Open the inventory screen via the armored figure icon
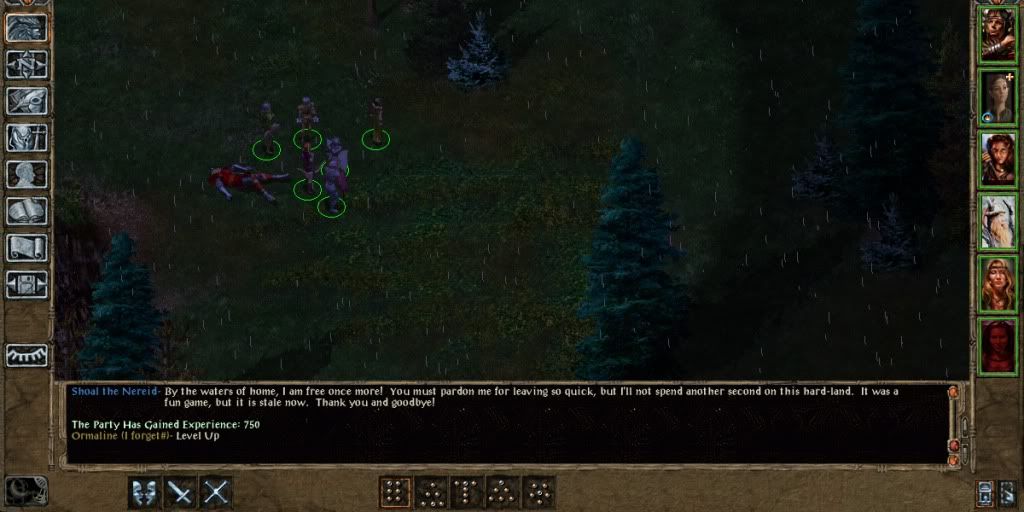The image size is (1024, 512). pyautogui.click(x=27, y=138)
